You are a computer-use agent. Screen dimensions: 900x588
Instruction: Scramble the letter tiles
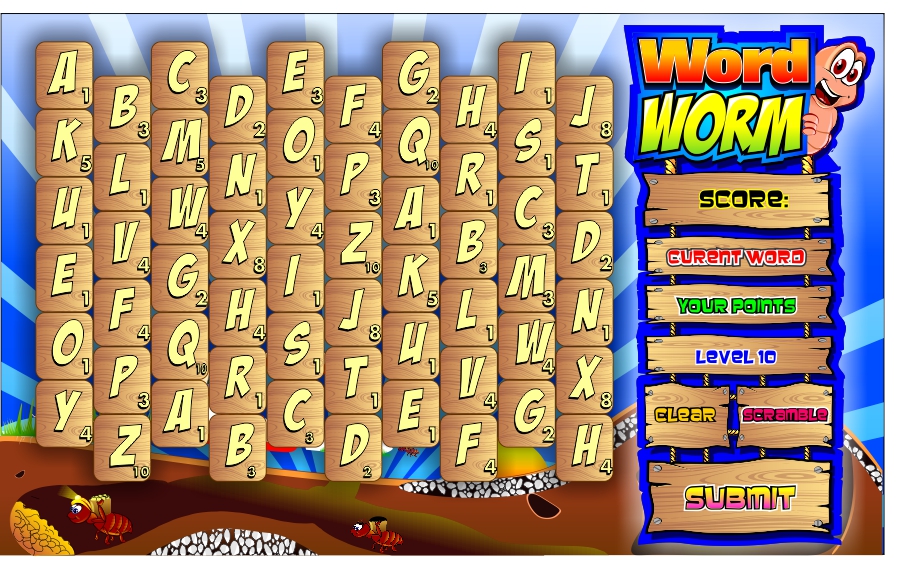click(x=785, y=414)
